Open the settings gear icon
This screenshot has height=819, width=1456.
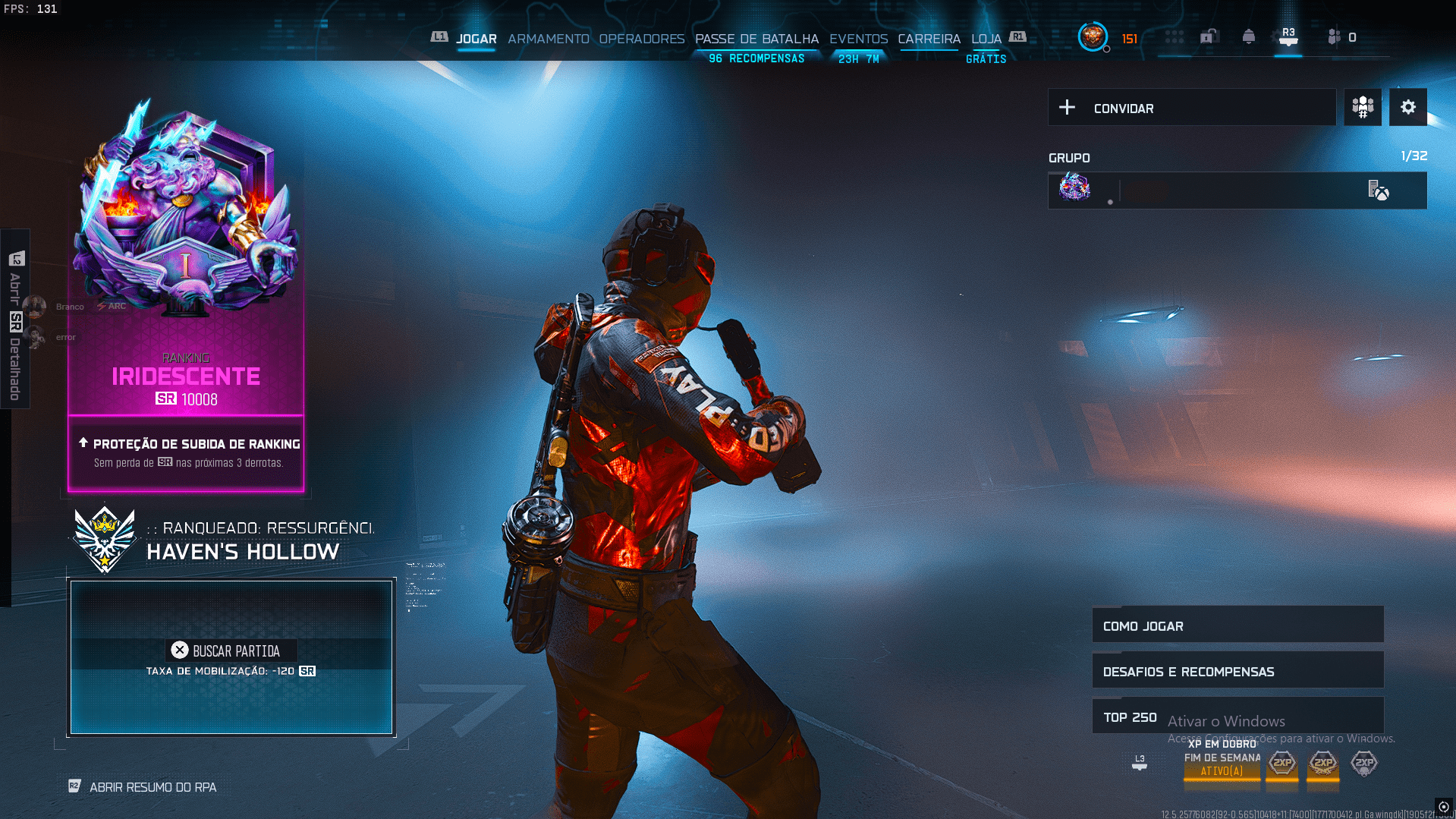point(1407,107)
